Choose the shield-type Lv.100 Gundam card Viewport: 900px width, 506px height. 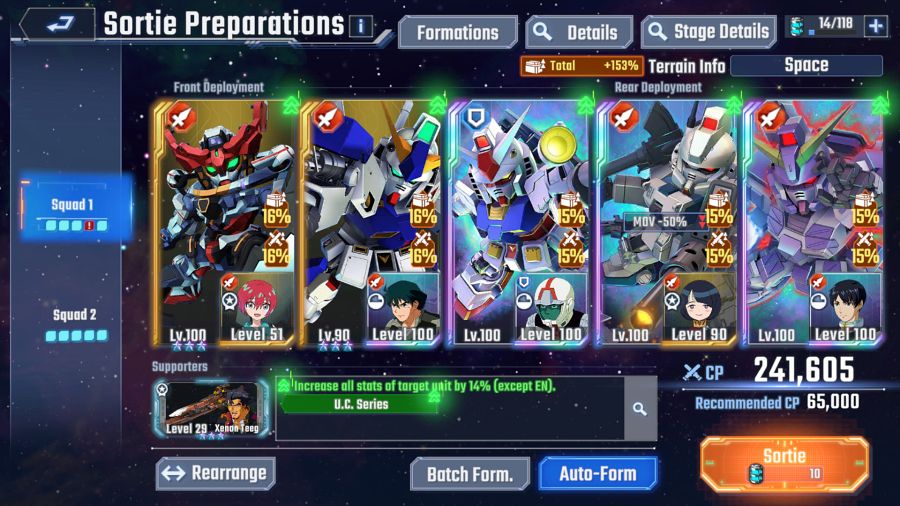pyautogui.click(x=521, y=222)
